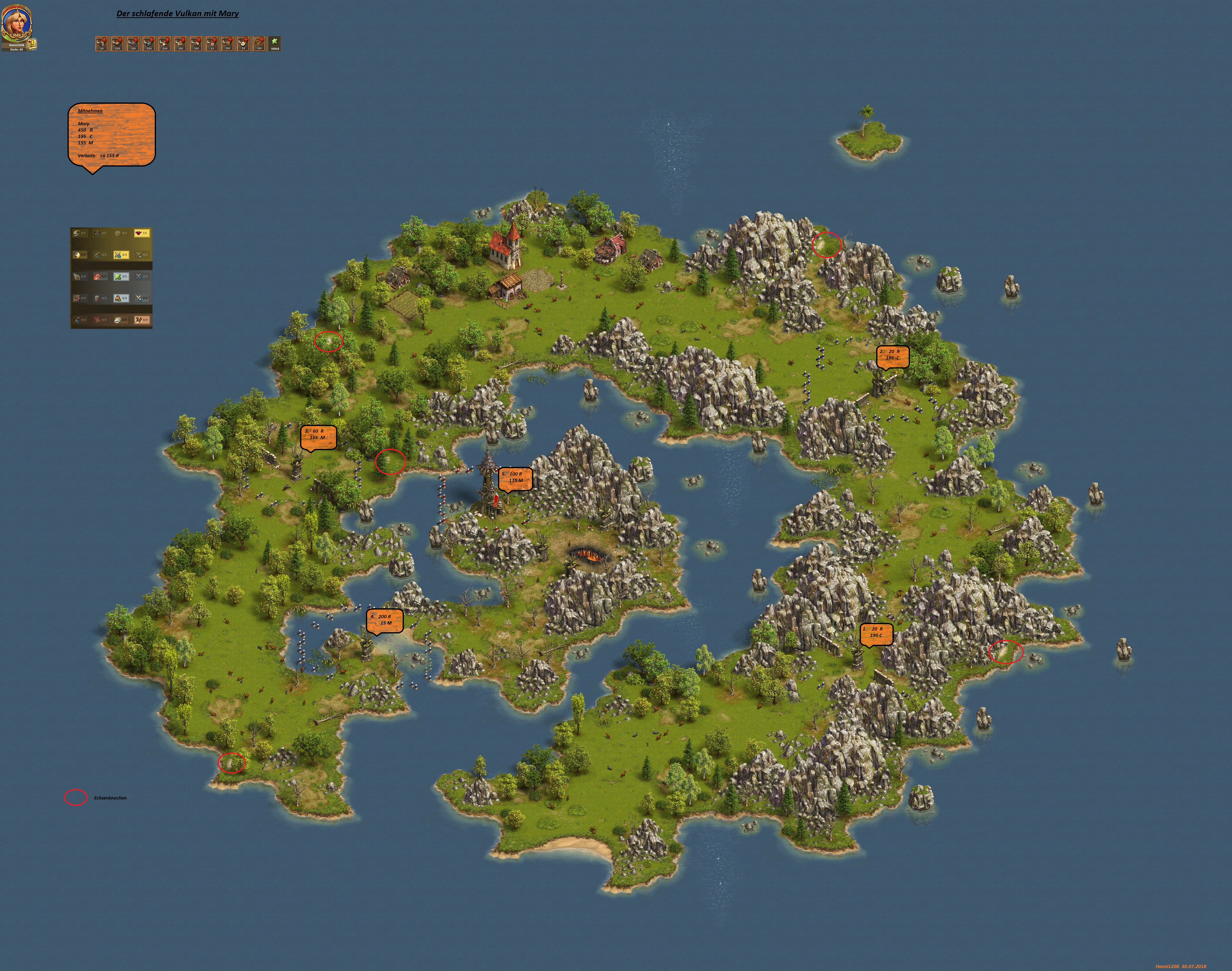
Task: Choose the red heart skill at 1/1
Action: click(x=142, y=233)
